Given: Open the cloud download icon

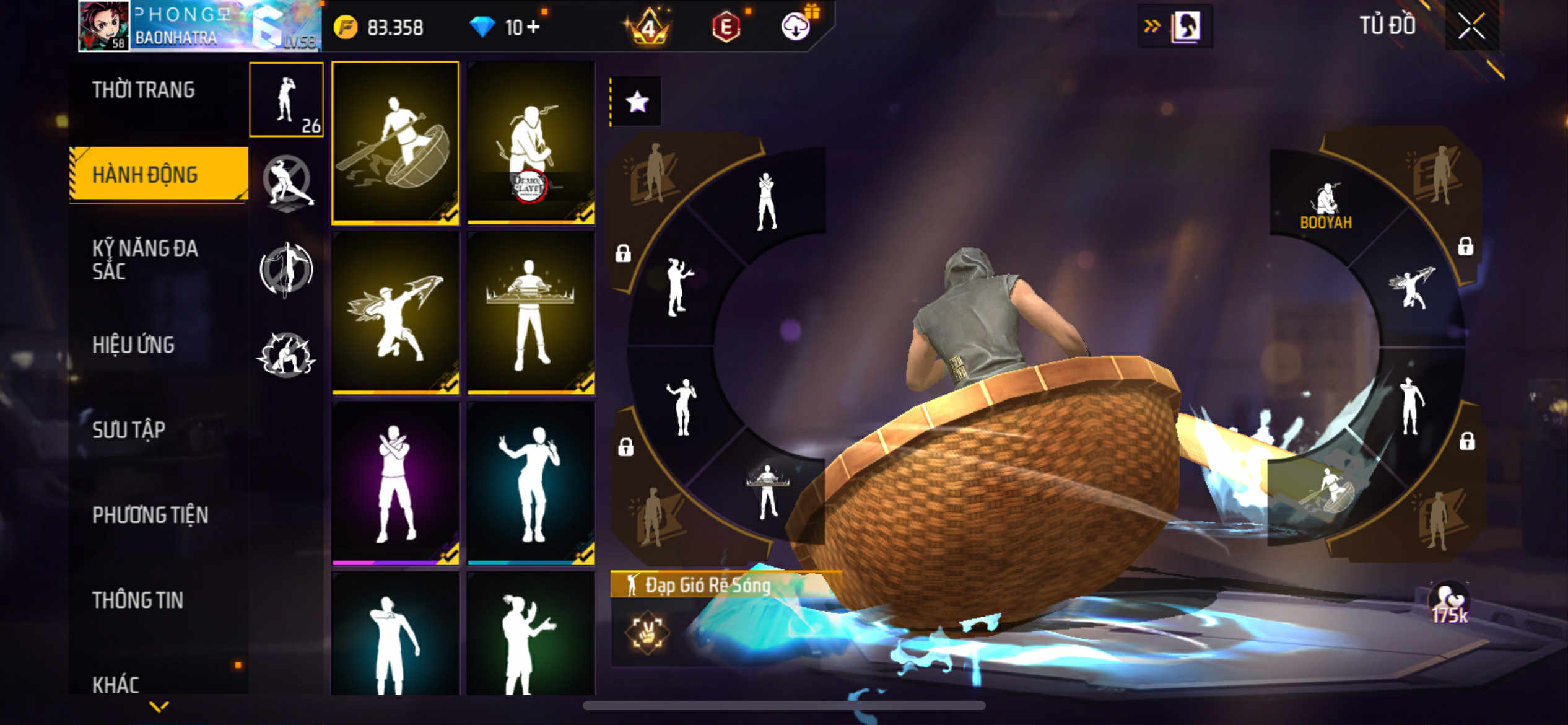Looking at the screenshot, I should click(x=795, y=27).
